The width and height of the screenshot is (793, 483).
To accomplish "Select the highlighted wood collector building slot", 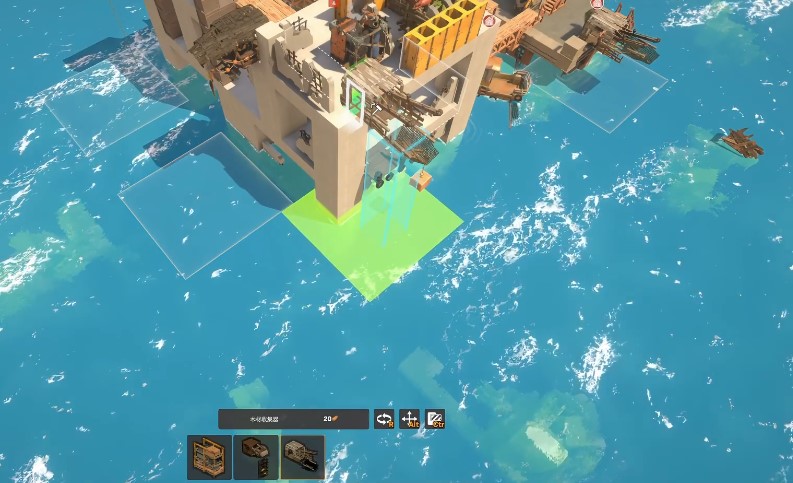I will [x=302, y=457].
